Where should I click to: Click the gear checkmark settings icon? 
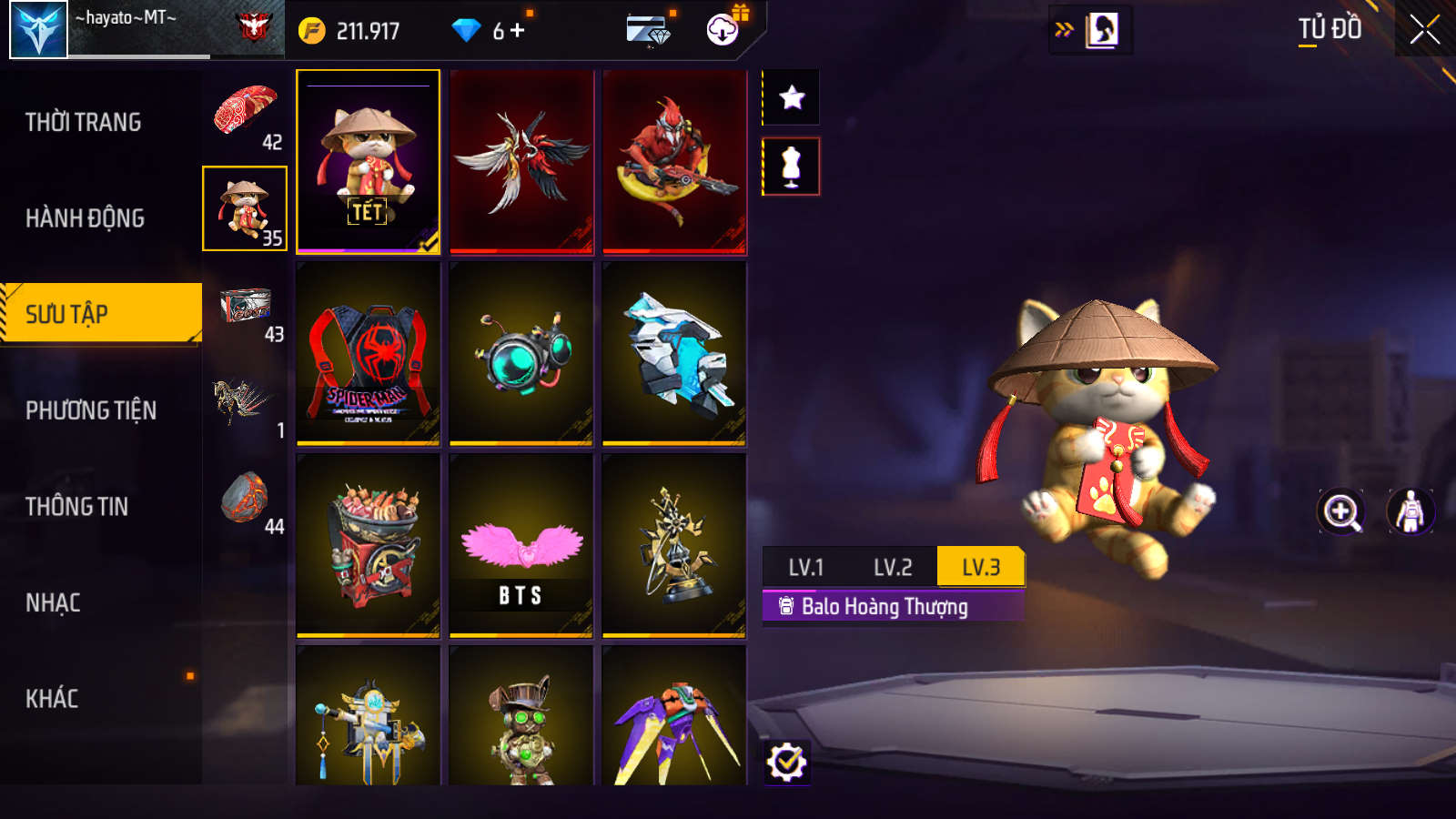click(786, 763)
